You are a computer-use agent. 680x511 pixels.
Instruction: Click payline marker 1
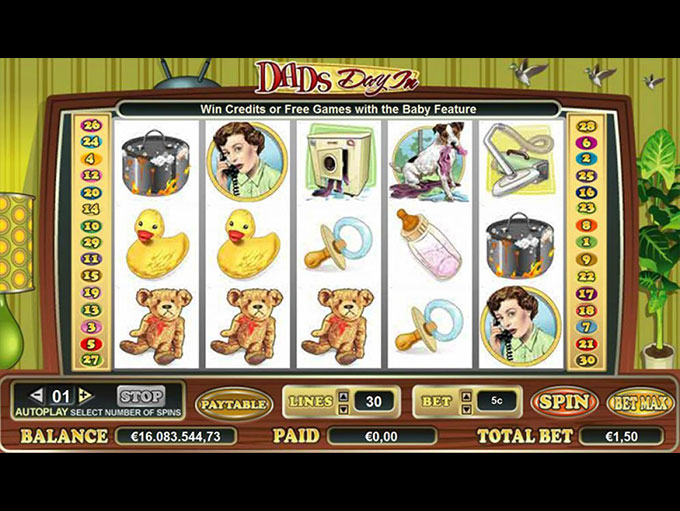pos(587,242)
